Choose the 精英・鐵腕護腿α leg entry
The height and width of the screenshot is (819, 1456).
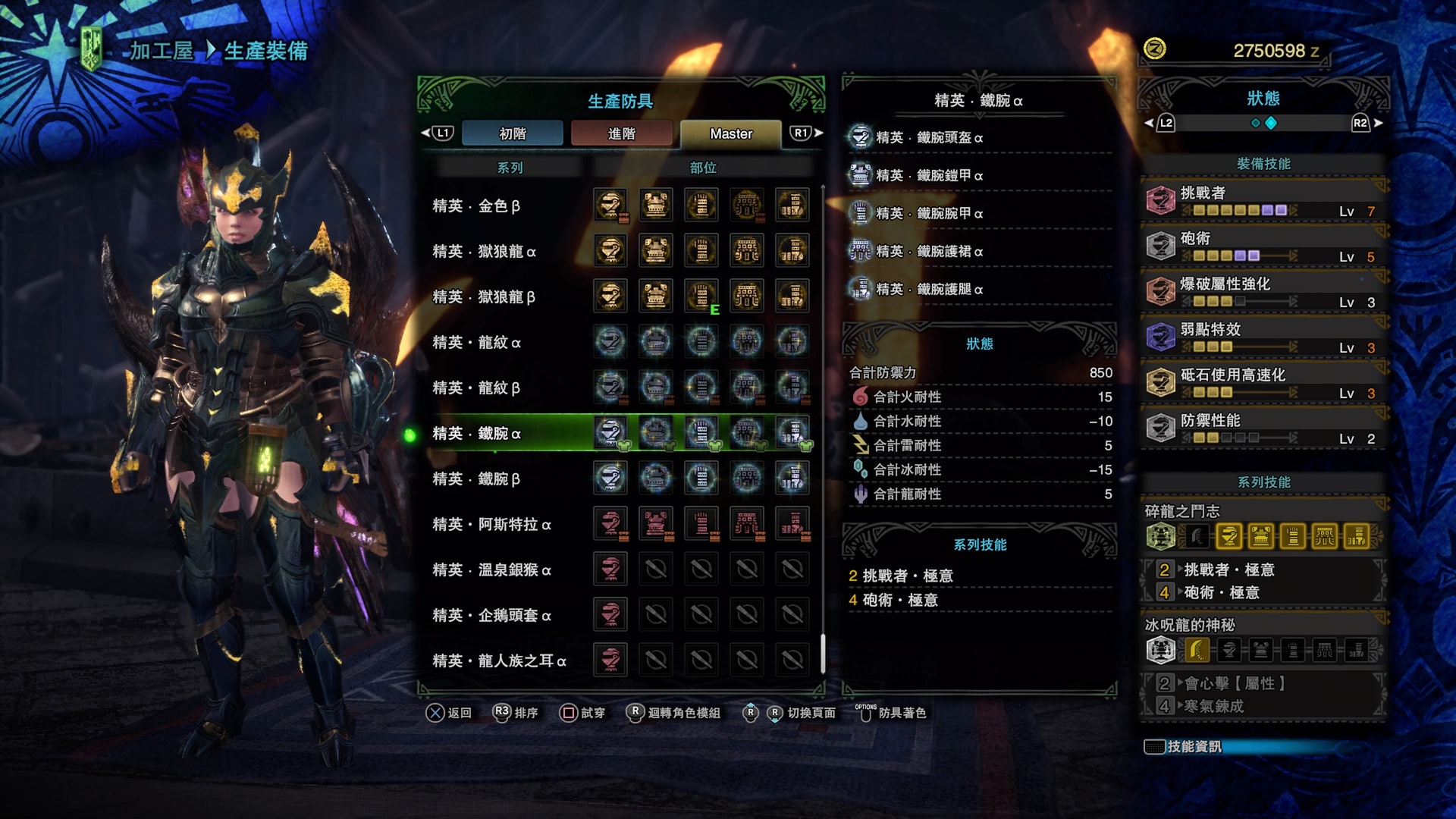click(x=929, y=290)
